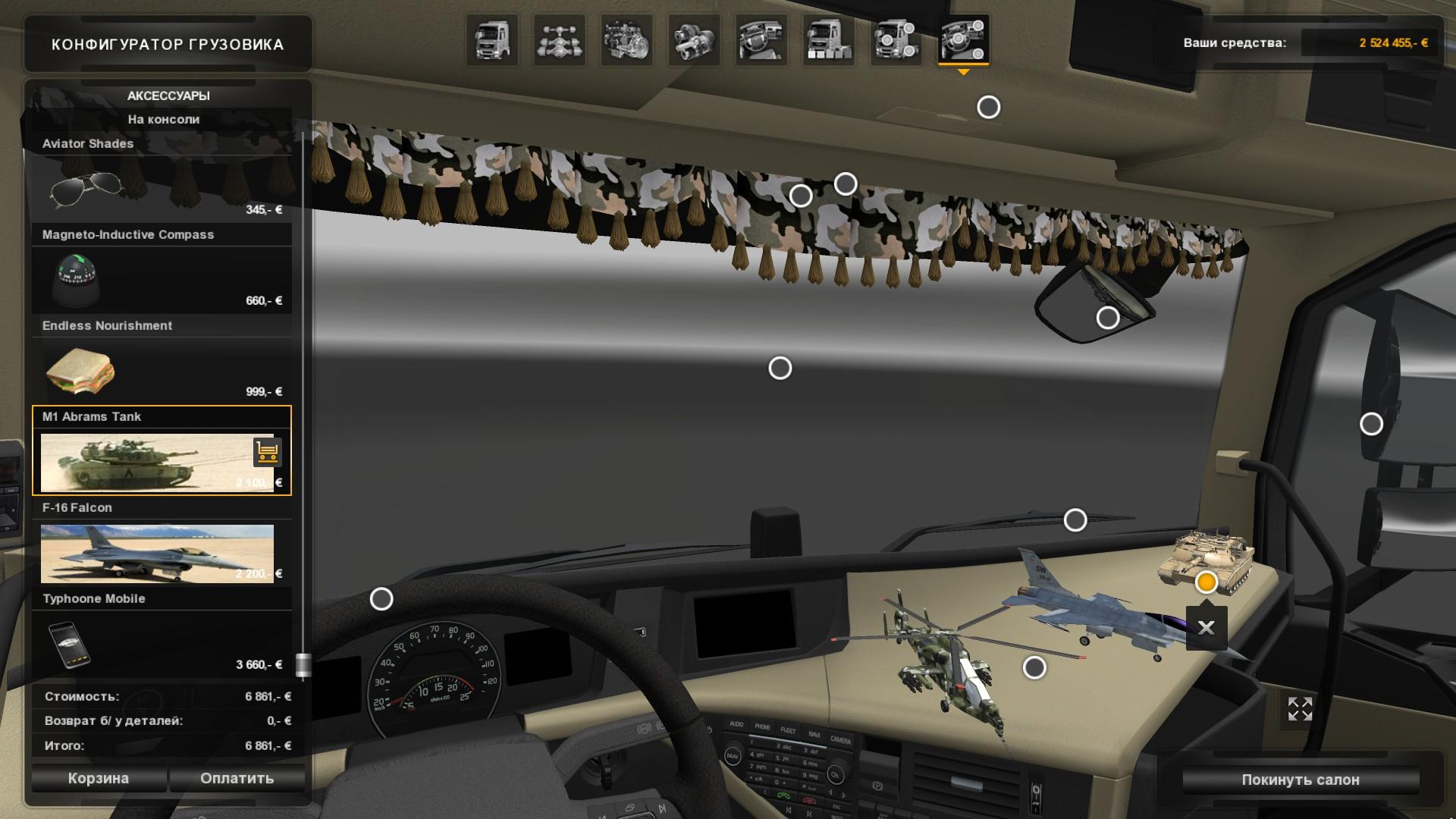Open the 'На консоли' slot selector
Viewport: 1456px width, 819px height.
click(x=164, y=119)
